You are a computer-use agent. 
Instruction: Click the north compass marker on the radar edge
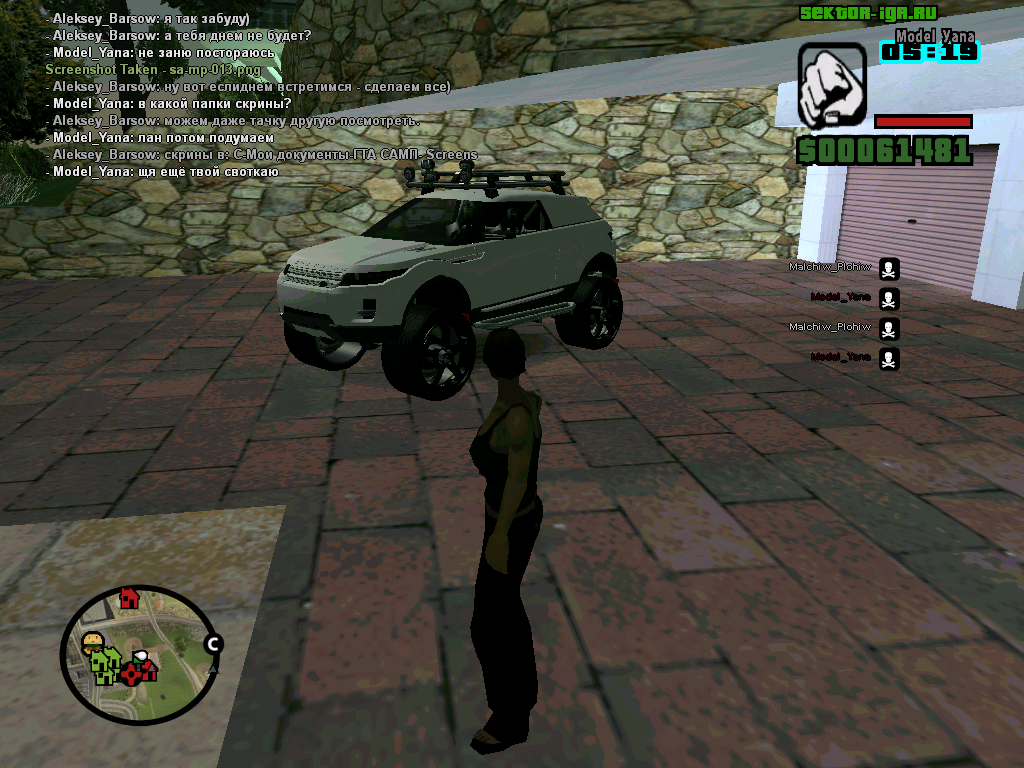212,644
